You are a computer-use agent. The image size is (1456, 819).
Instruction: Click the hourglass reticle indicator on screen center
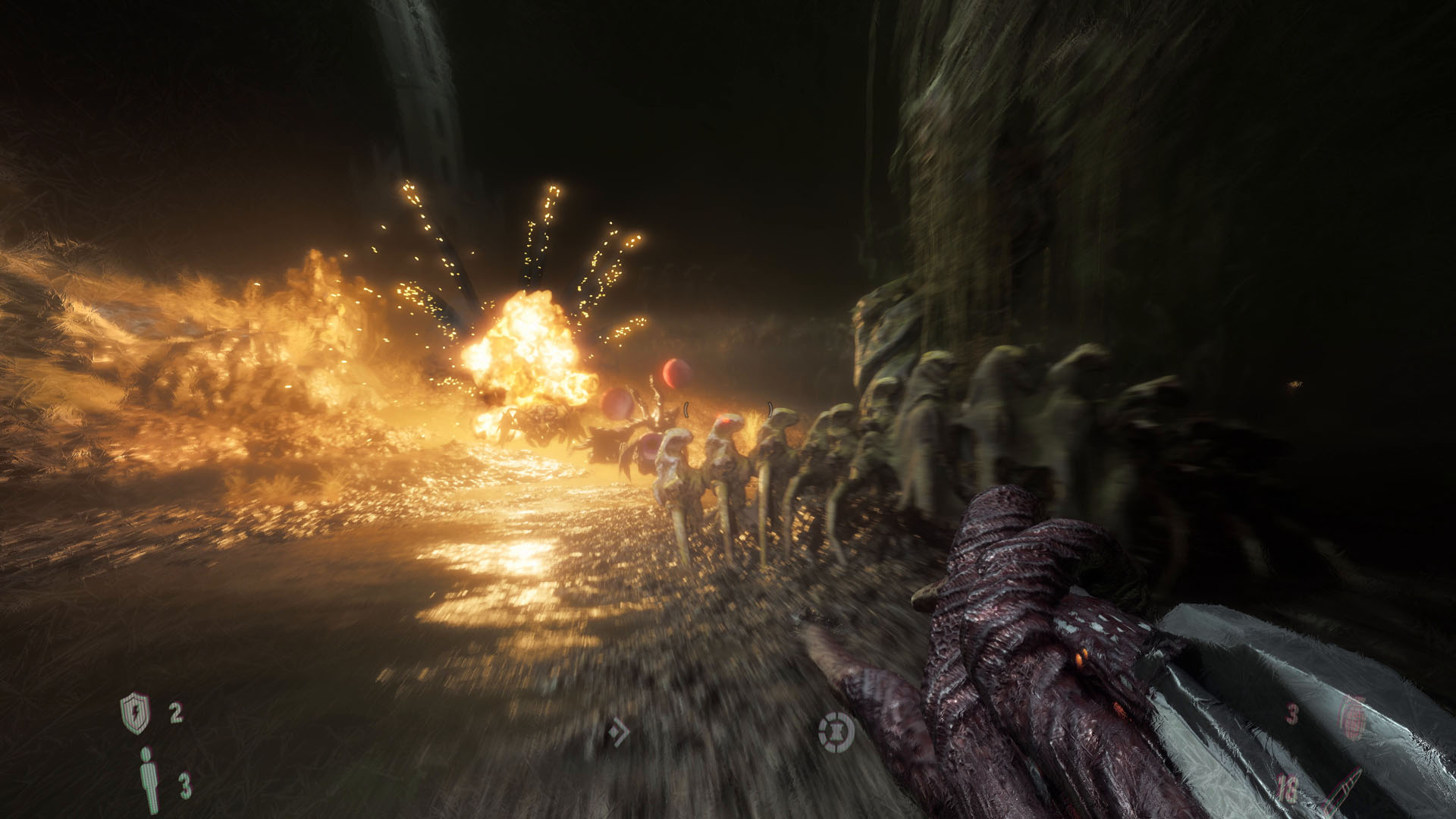(836, 731)
